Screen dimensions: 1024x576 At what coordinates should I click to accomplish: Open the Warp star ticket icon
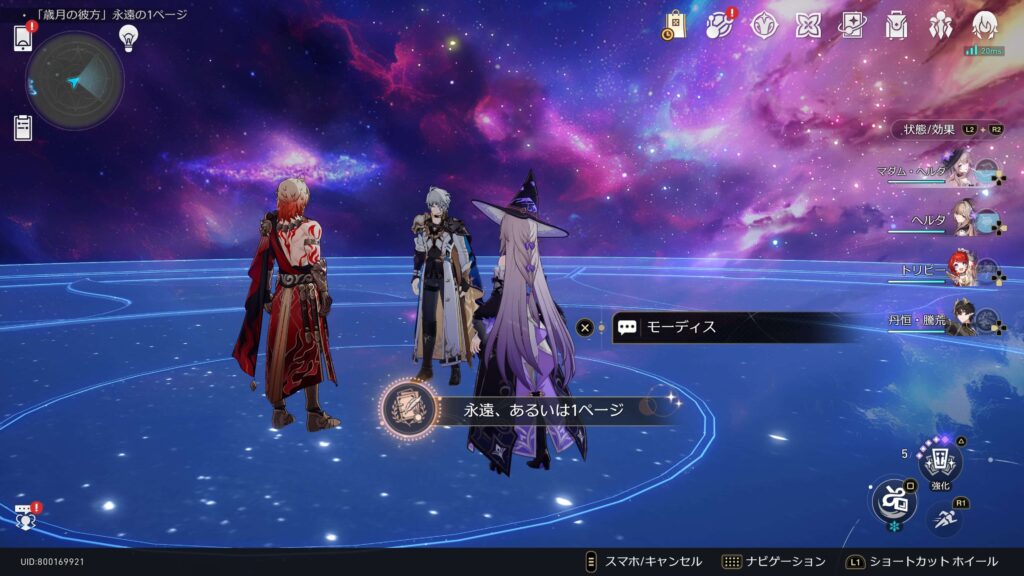(x=852, y=25)
